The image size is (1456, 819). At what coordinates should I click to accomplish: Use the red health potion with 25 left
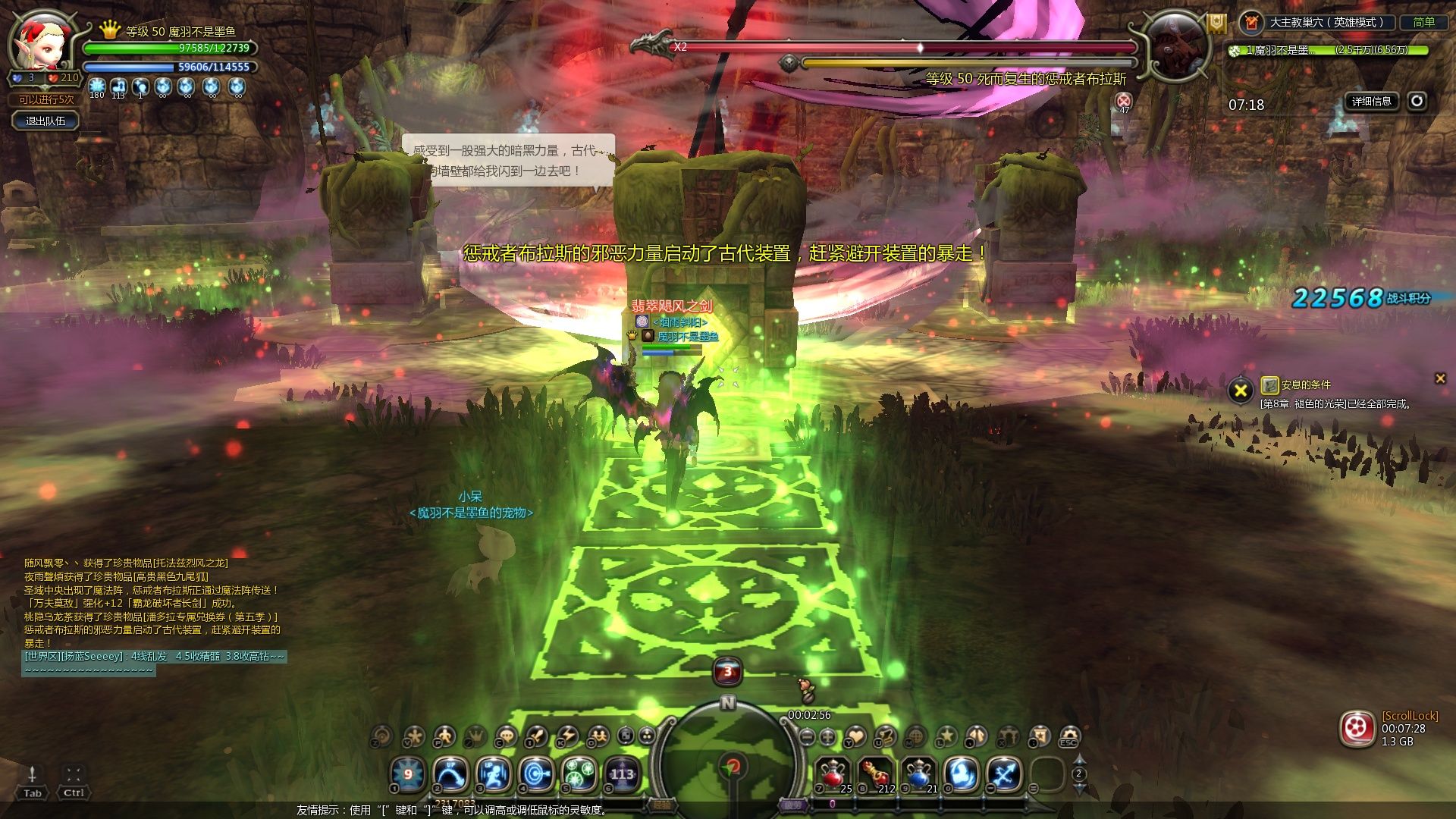pos(833,775)
